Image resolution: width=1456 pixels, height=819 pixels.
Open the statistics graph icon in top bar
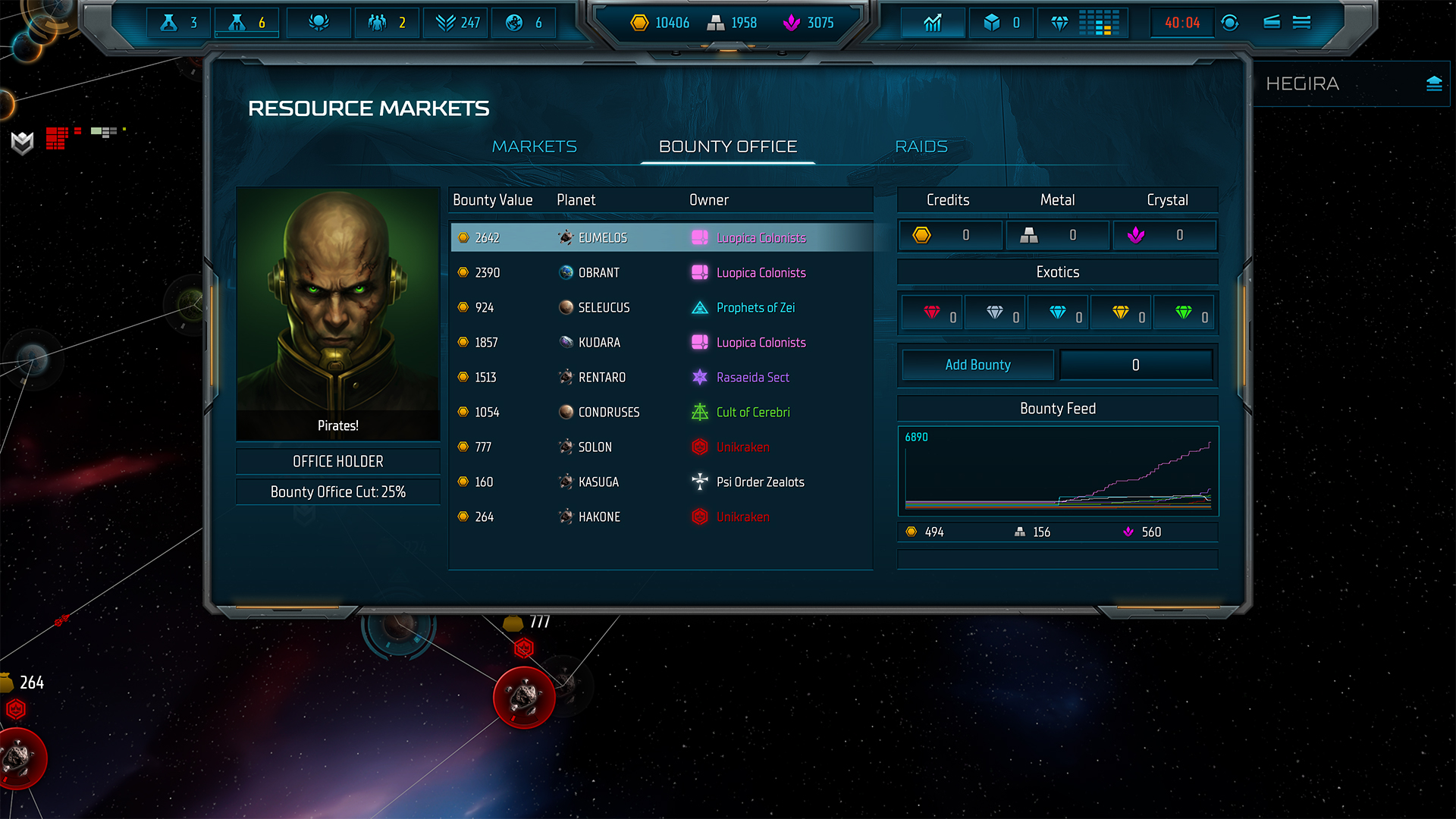pos(933,23)
